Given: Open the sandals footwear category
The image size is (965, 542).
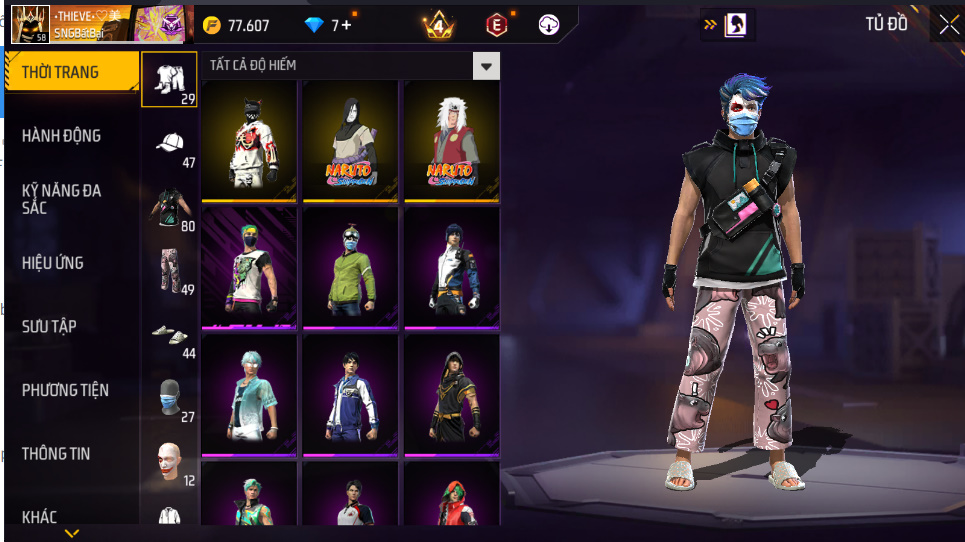Looking at the screenshot, I should click(169, 333).
